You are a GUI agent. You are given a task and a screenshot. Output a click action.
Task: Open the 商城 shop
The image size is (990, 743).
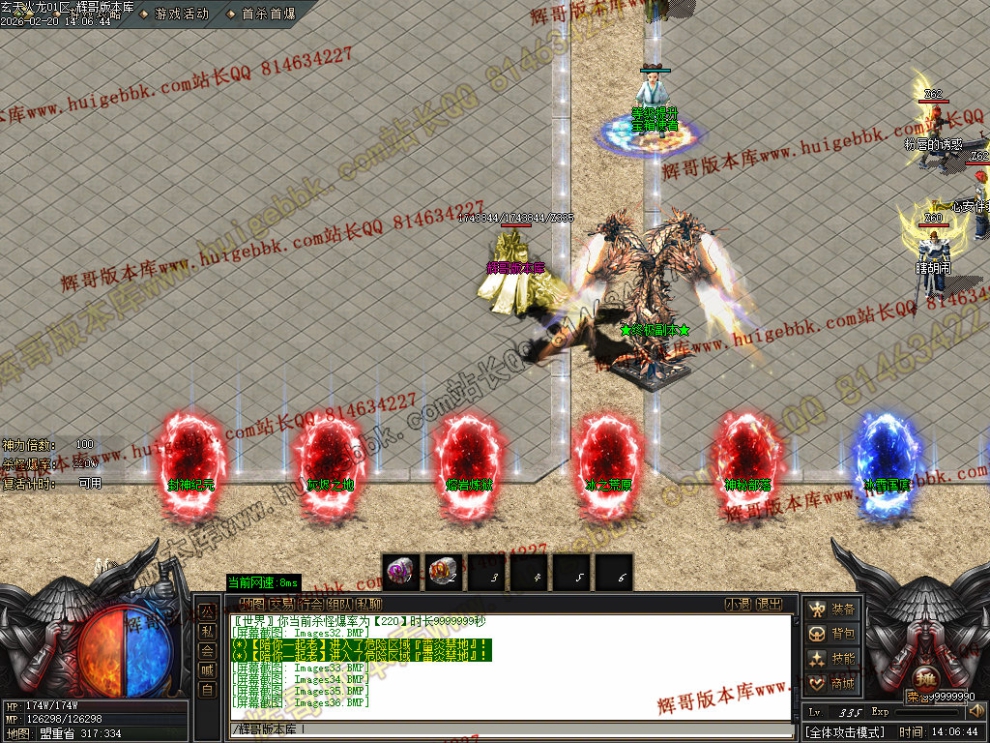click(832, 683)
